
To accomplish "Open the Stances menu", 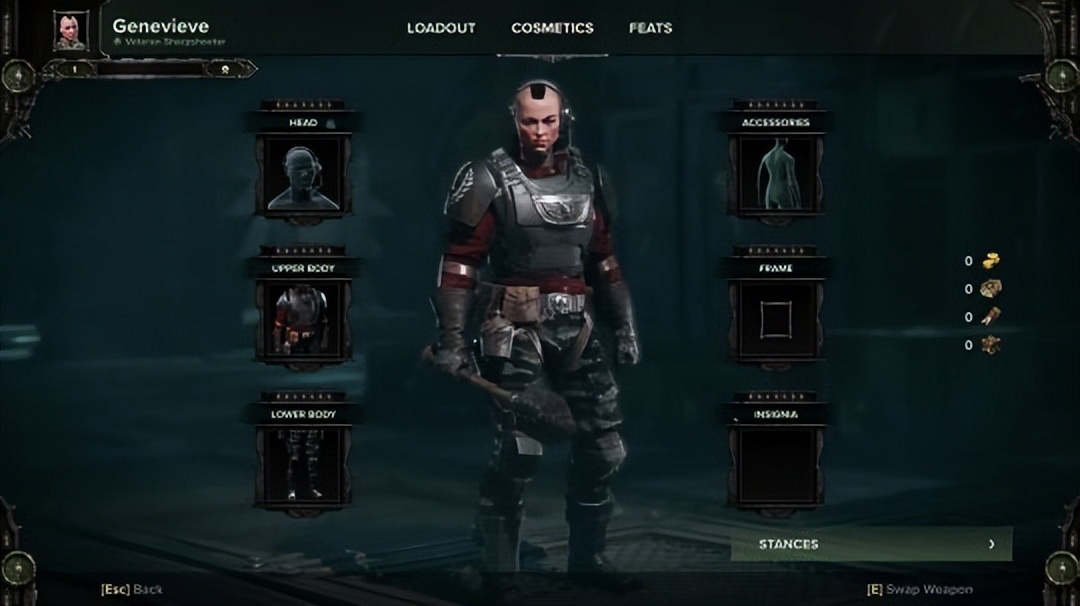I will [870, 544].
